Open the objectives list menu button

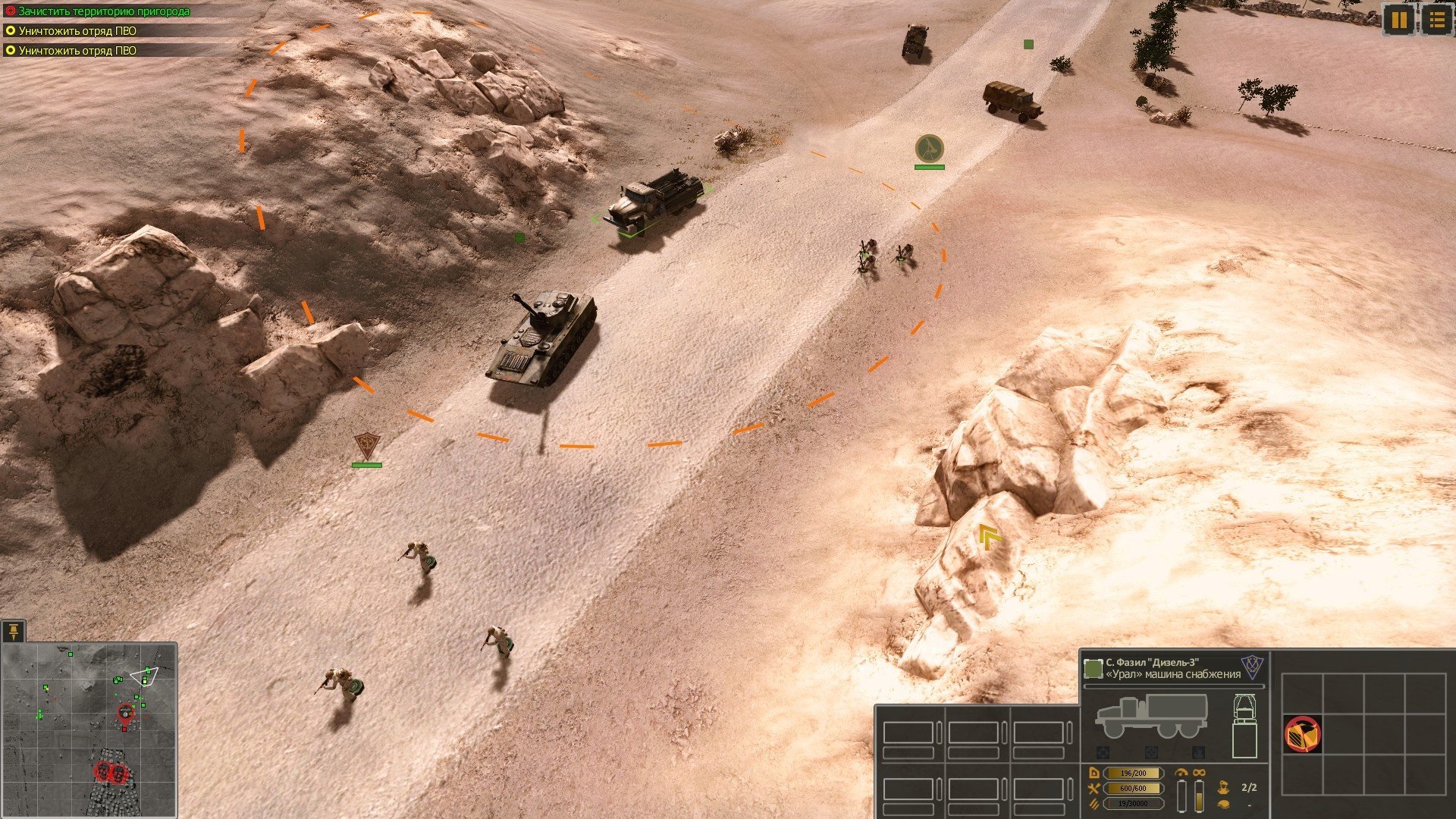click(x=1436, y=20)
